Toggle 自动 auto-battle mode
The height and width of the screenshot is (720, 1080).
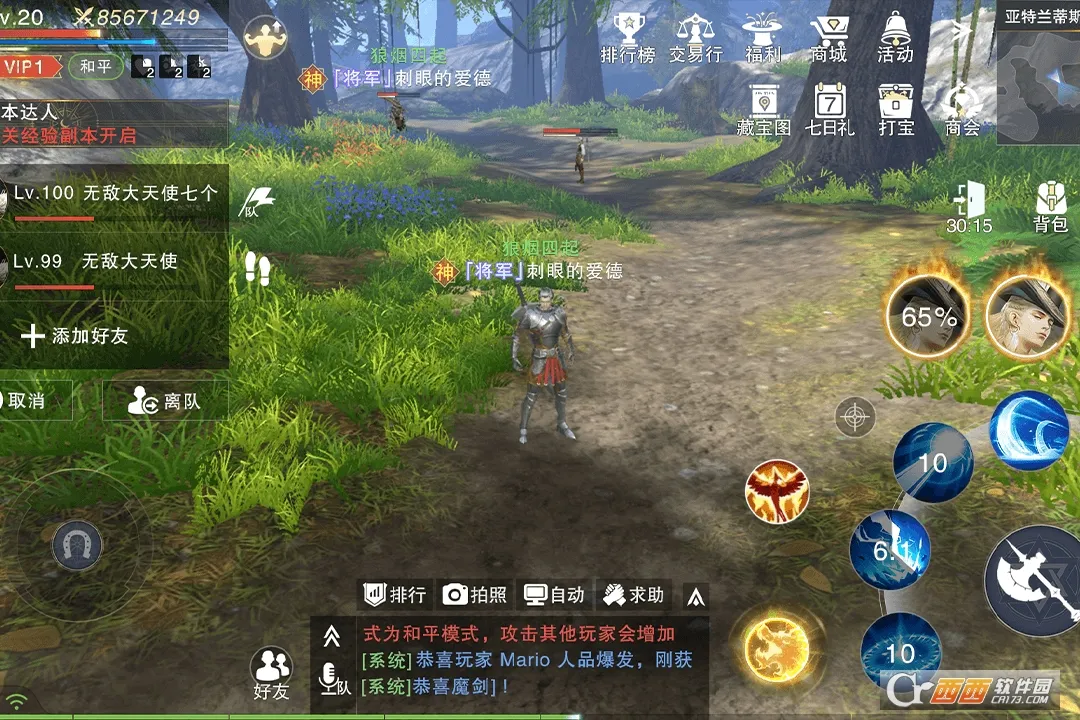[x=555, y=595]
